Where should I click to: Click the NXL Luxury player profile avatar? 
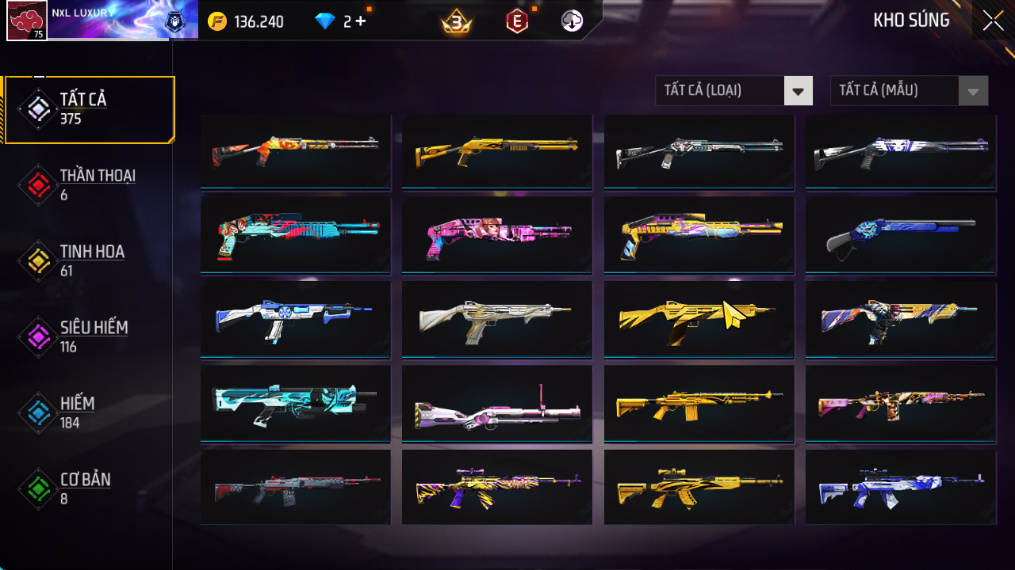tap(27, 20)
